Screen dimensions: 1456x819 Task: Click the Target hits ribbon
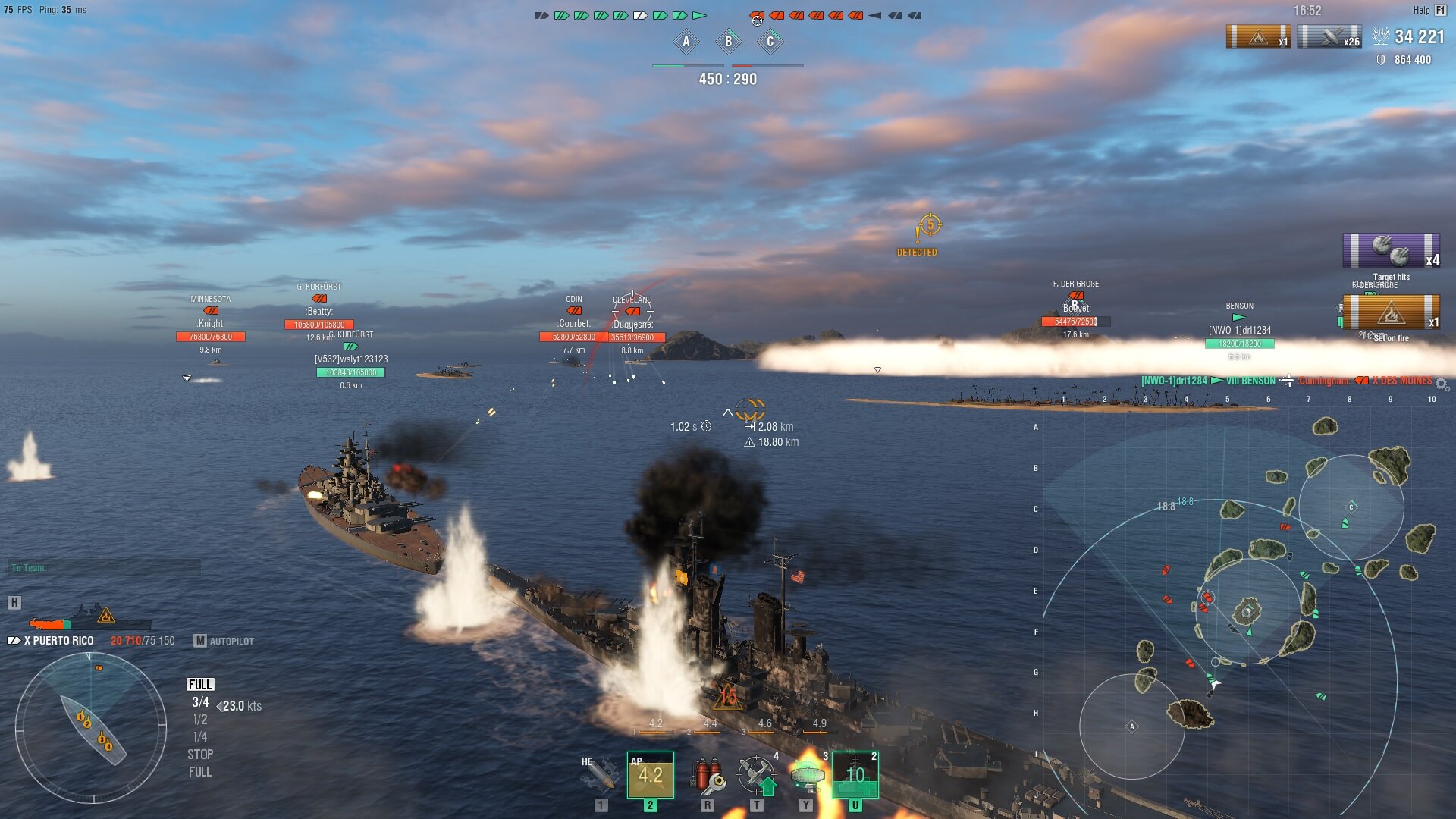[1391, 252]
